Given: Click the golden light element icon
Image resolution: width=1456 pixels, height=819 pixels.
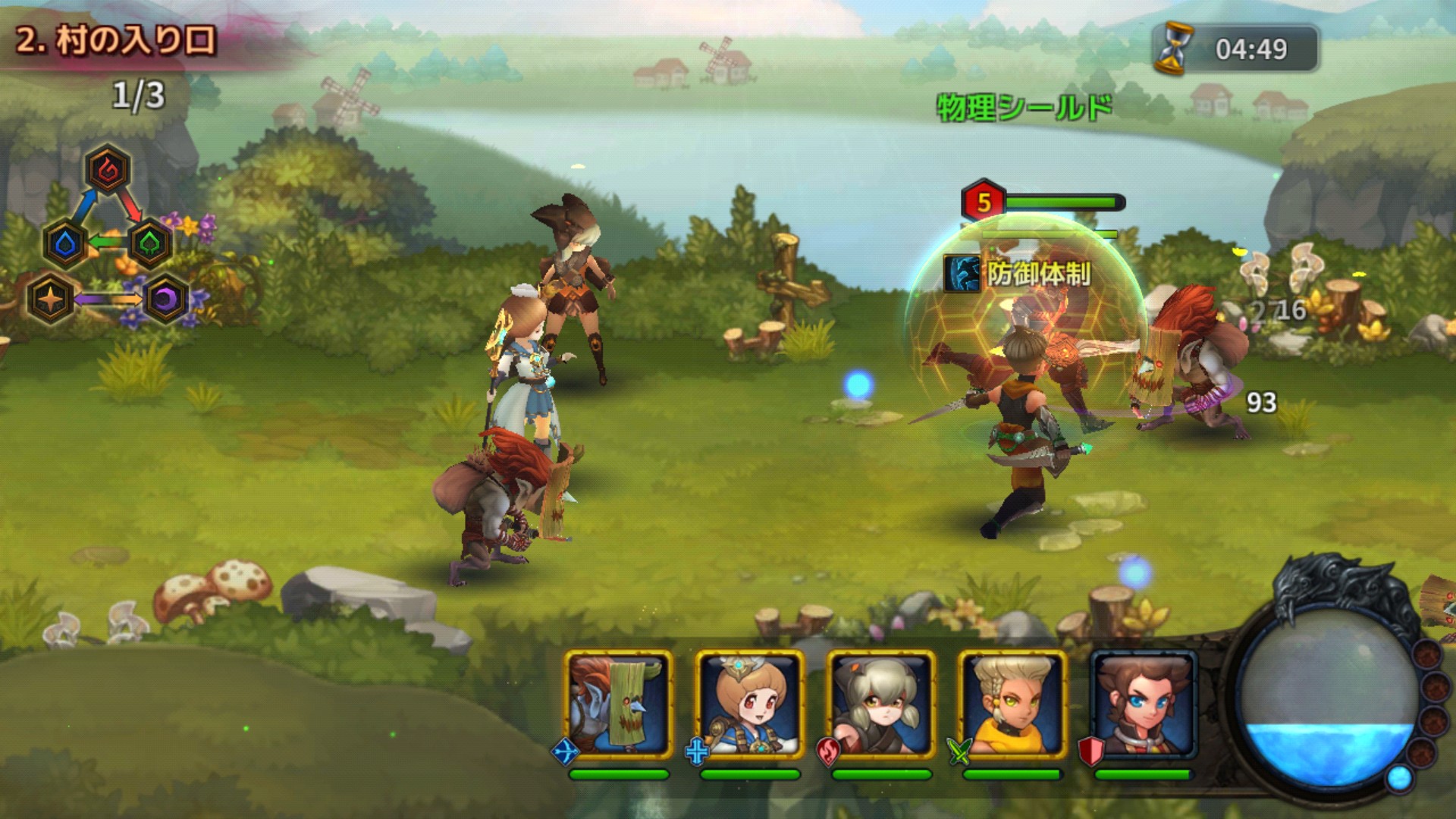Looking at the screenshot, I should coord(50,299).
